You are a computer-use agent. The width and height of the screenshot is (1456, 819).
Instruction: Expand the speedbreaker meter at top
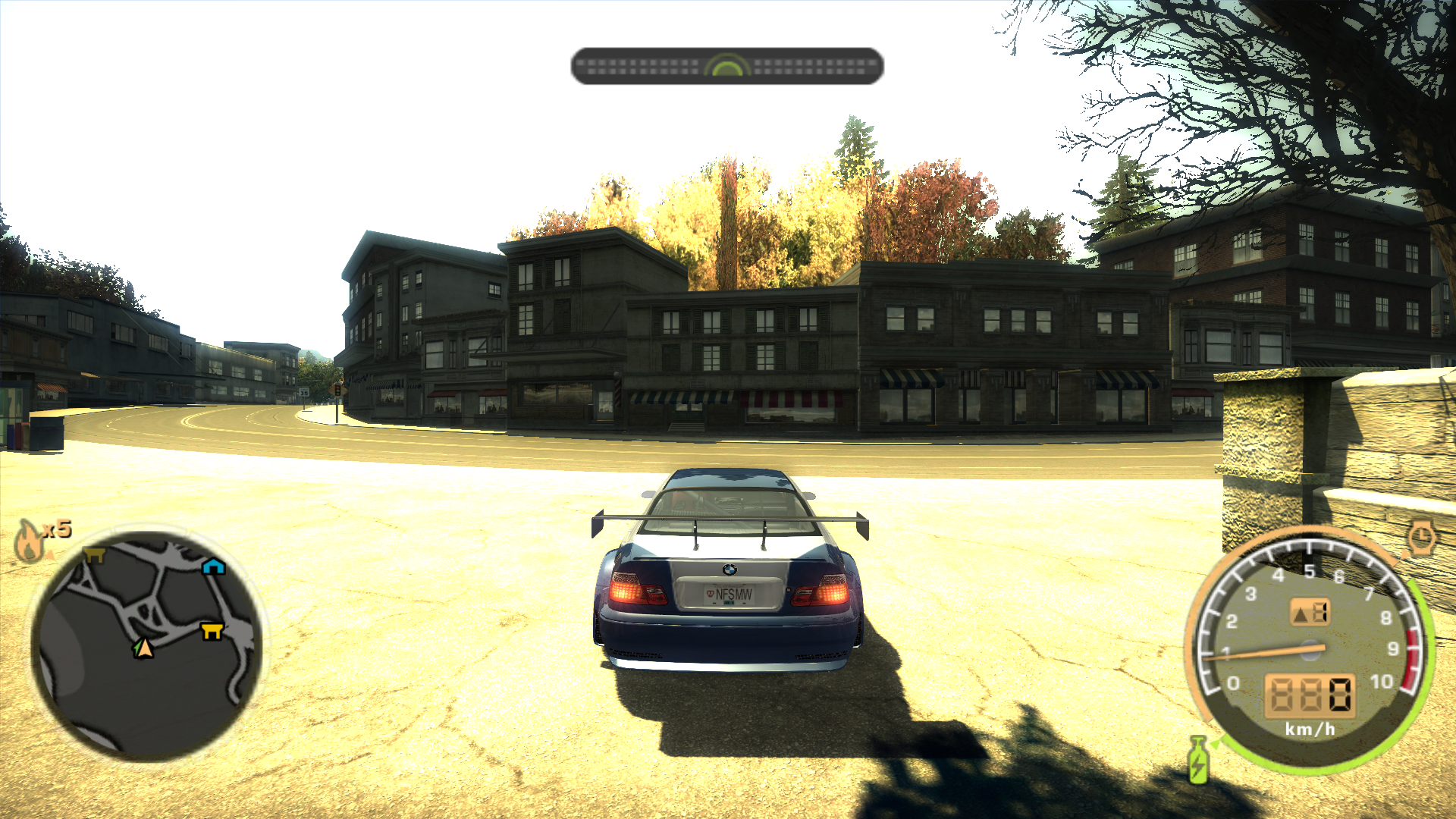(x=726, y=67)
